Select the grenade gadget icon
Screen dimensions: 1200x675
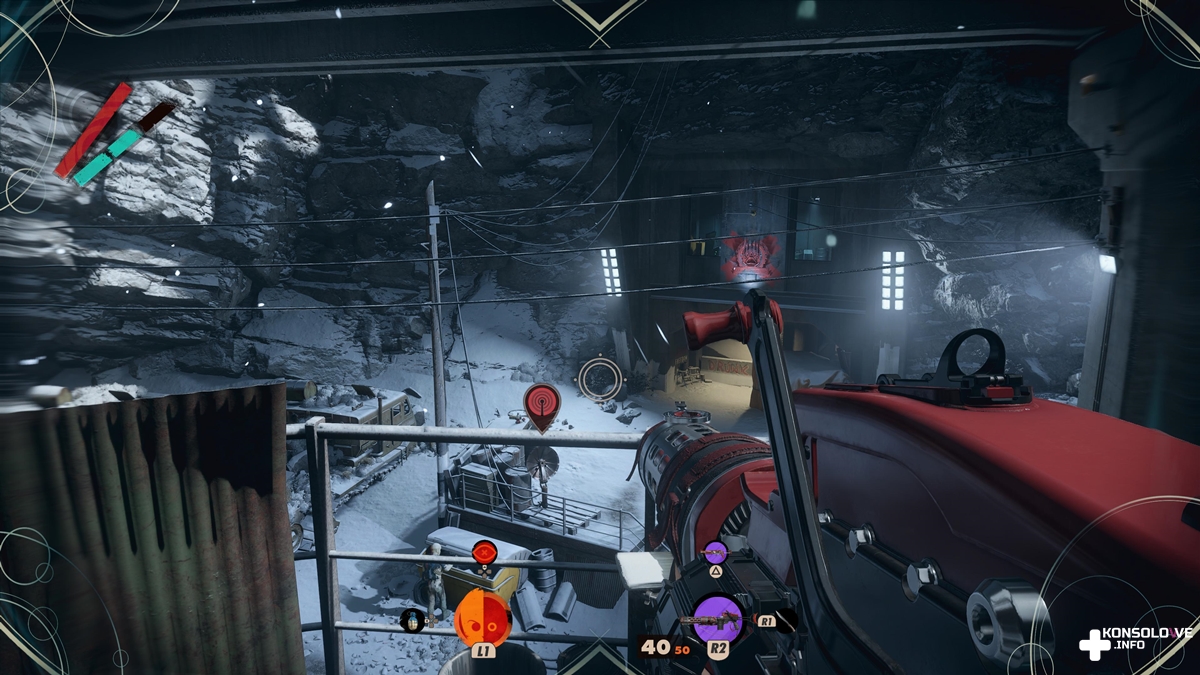[413, 621]
